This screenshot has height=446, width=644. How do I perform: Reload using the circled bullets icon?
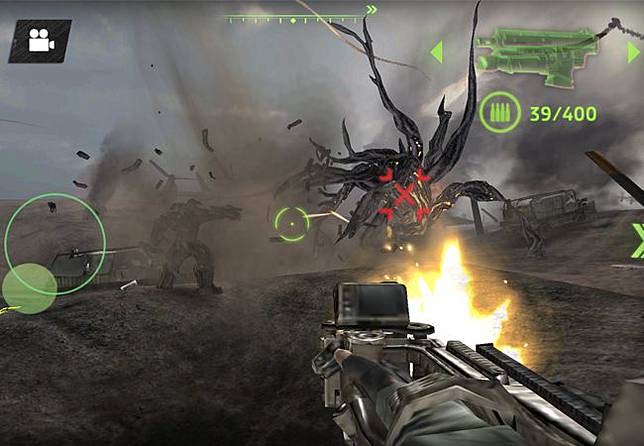499,114
